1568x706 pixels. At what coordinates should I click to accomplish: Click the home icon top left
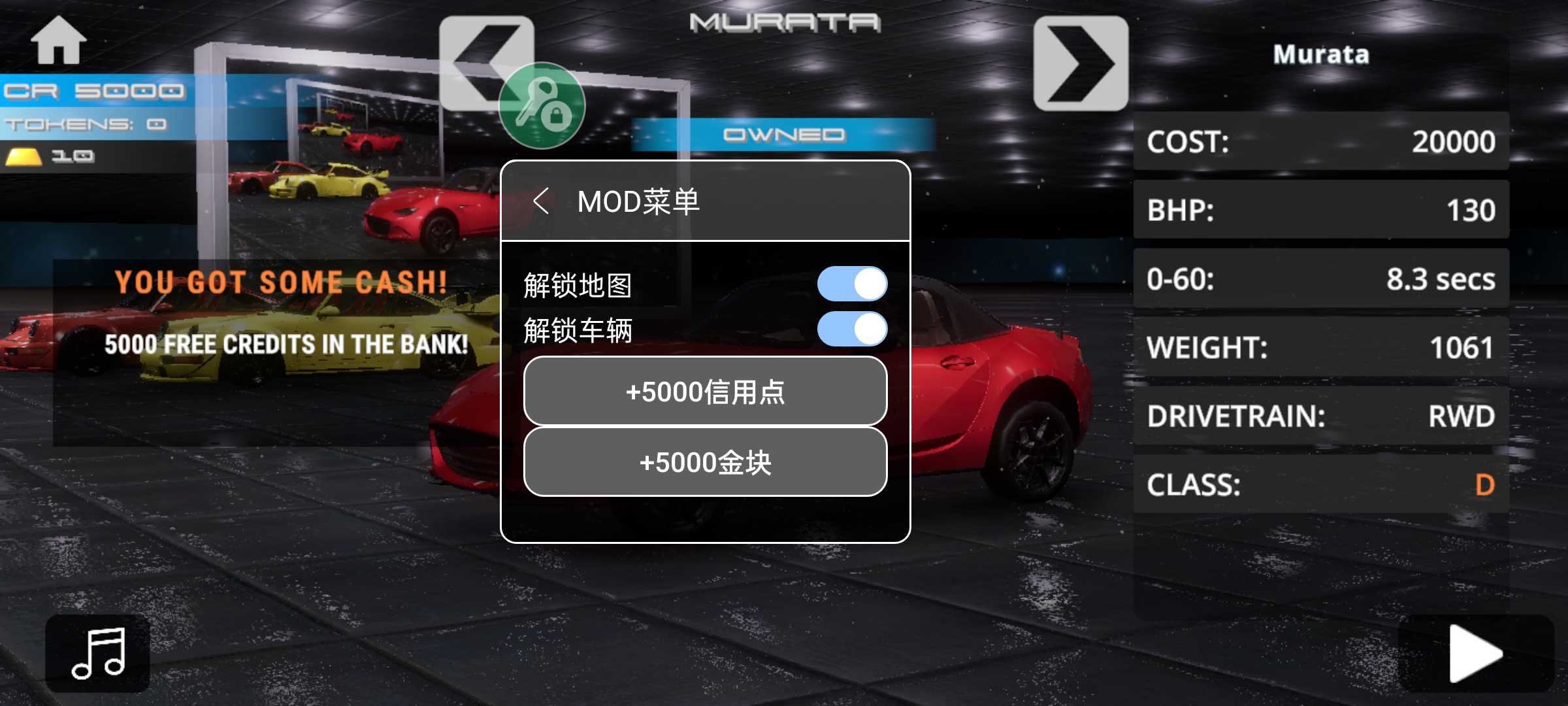click(60, 41)
